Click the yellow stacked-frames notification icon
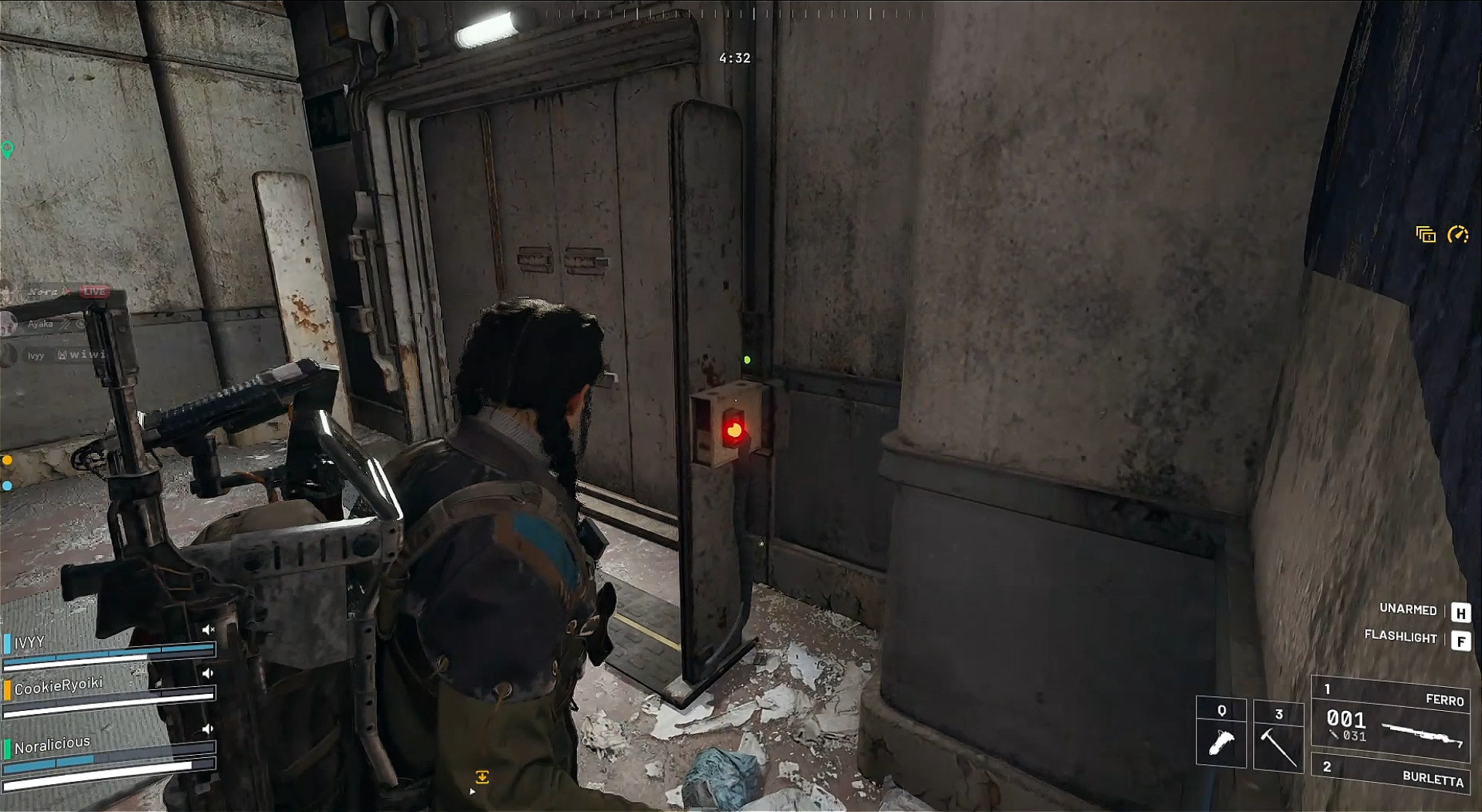Viewport: 1482px width, 812px height. click(x=1425, y=235)
